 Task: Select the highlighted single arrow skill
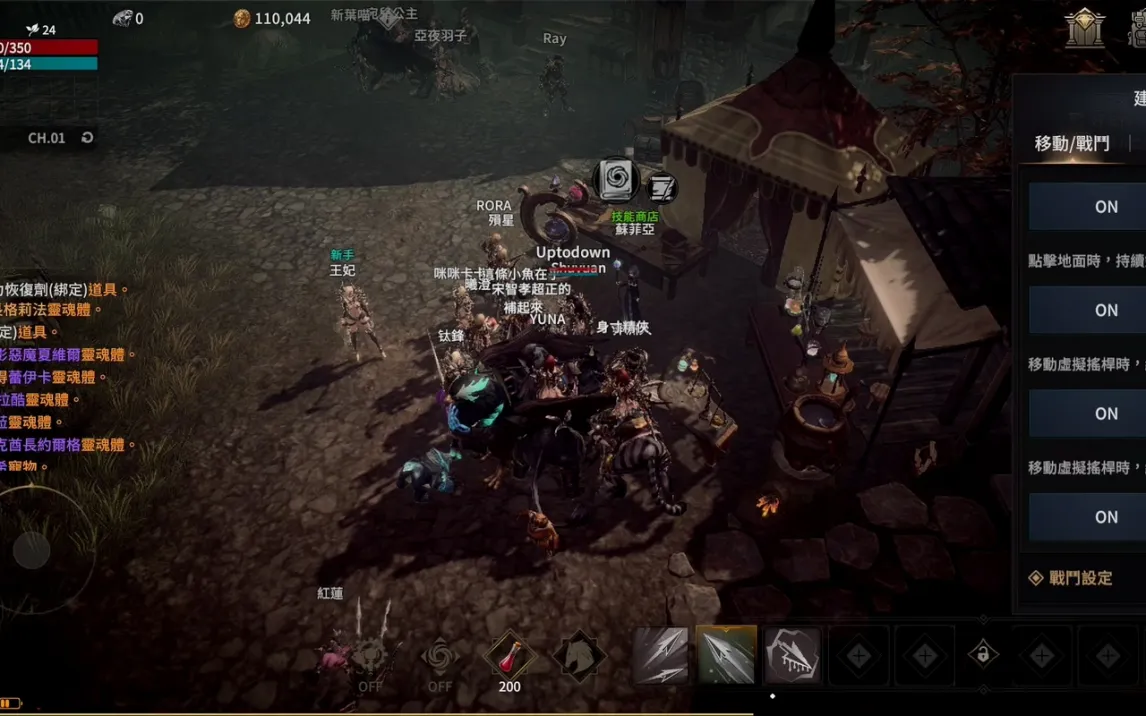click(x=726, y=656)
